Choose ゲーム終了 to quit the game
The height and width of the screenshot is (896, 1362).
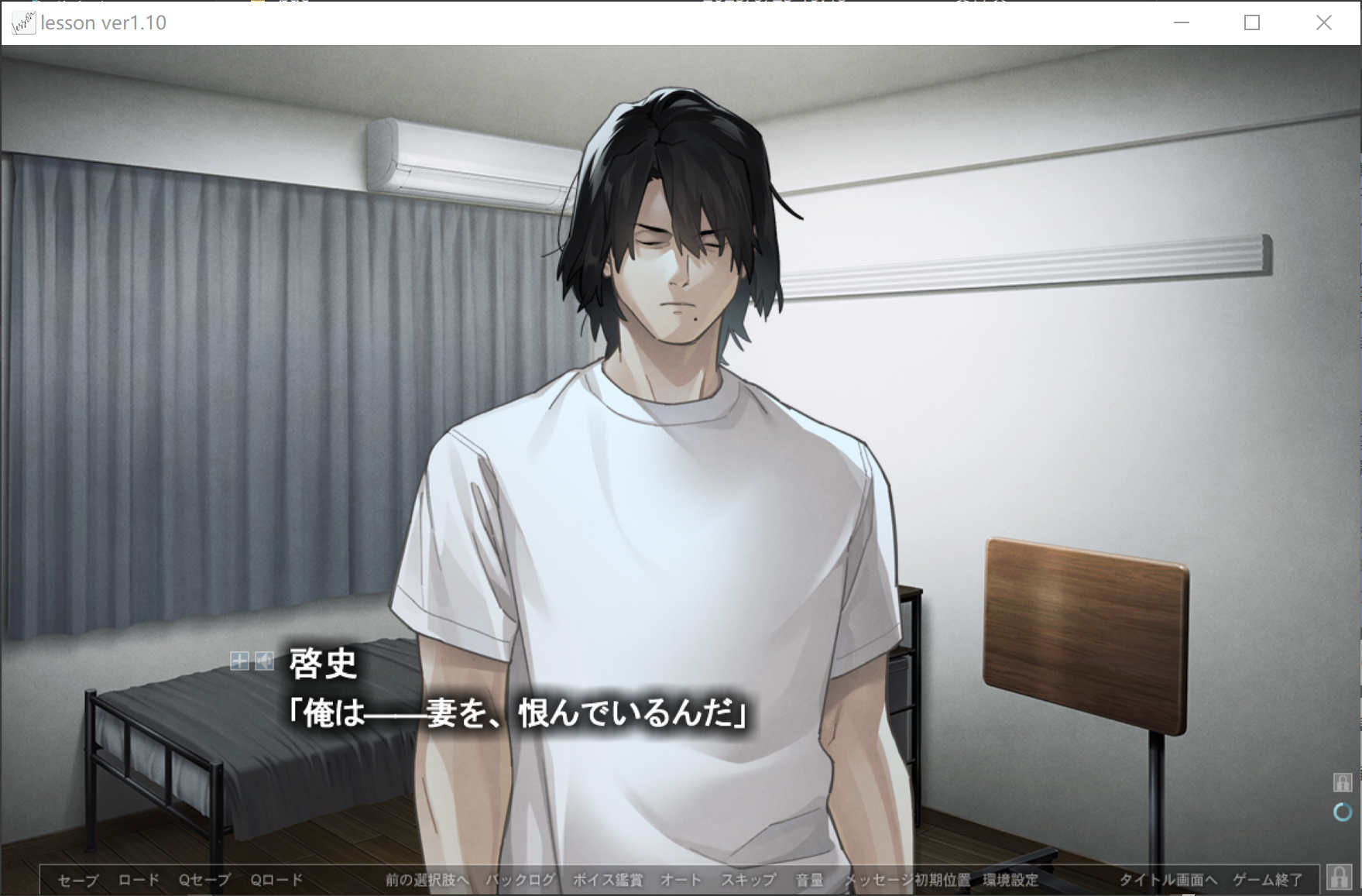1268,880
